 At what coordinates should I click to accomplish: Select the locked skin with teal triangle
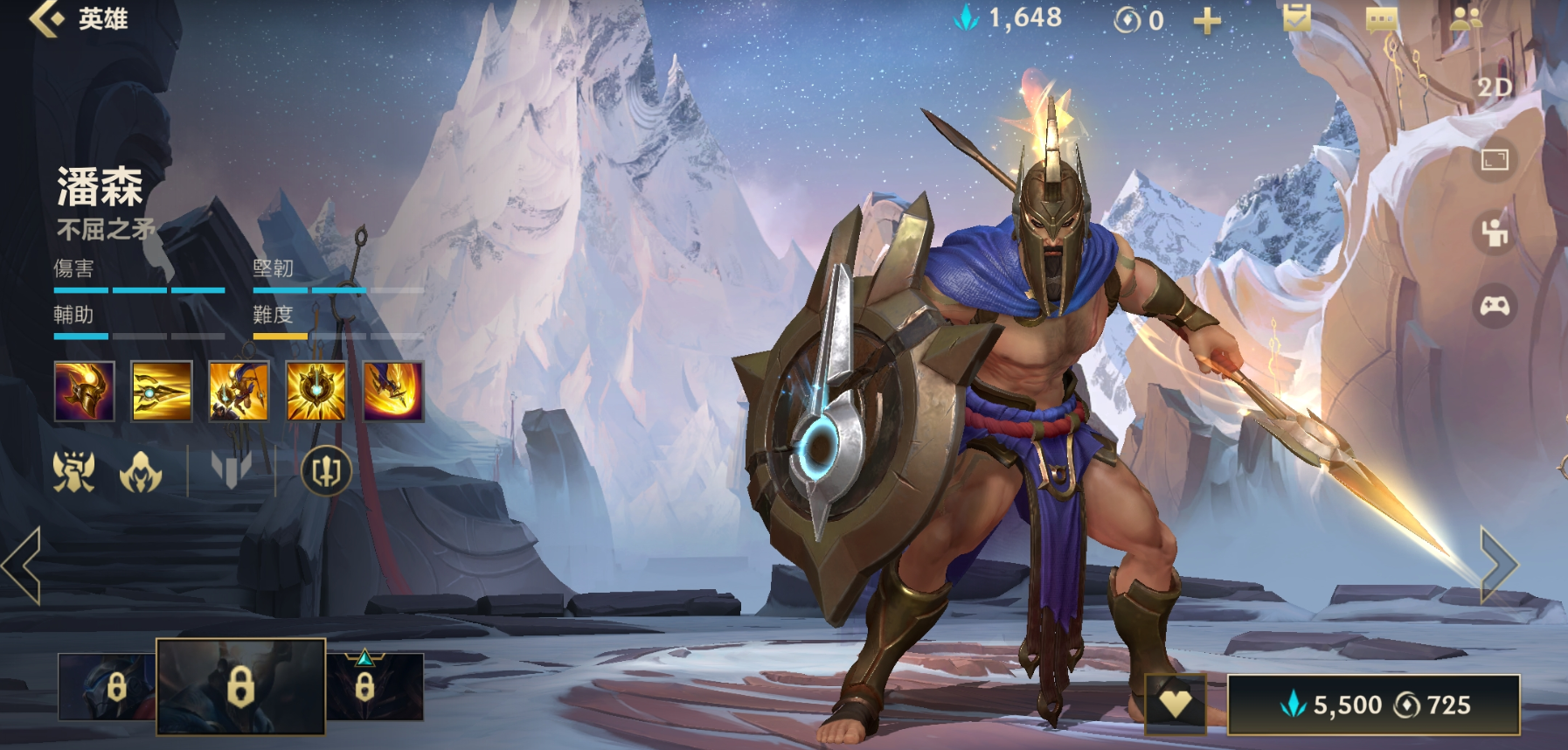tap(374, 687)
